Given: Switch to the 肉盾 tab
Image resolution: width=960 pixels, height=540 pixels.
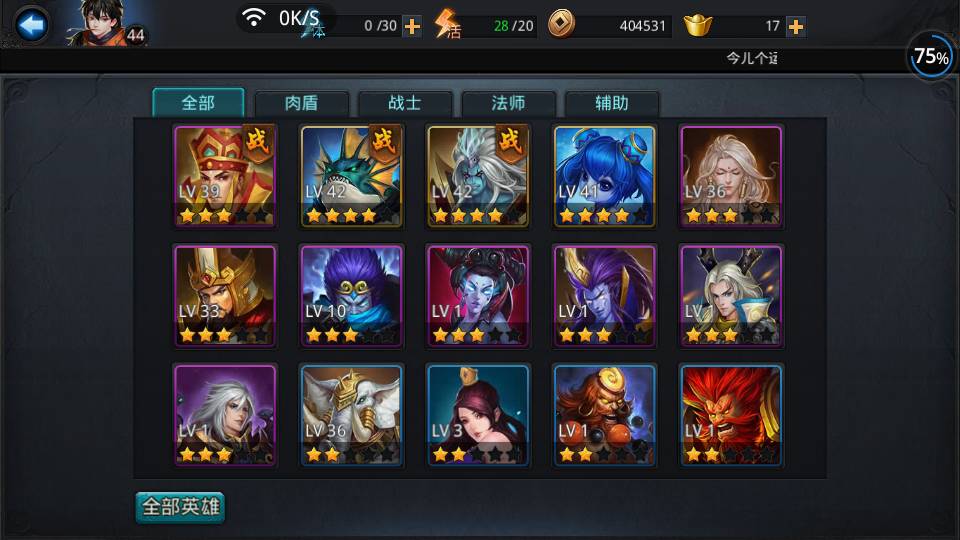Looking at the screenshot, I should click(x=302, y=103).
